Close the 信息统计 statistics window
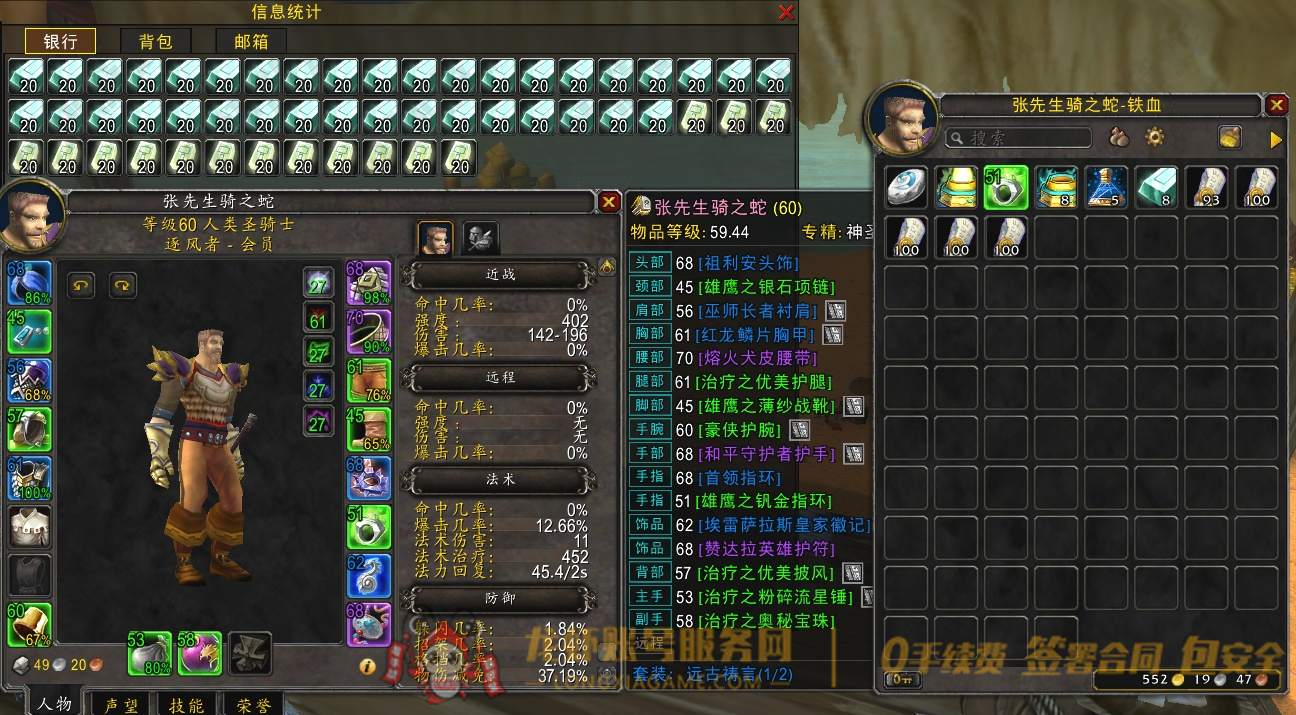This screenshot has height=715, width=1296. (x=786, y=12)
